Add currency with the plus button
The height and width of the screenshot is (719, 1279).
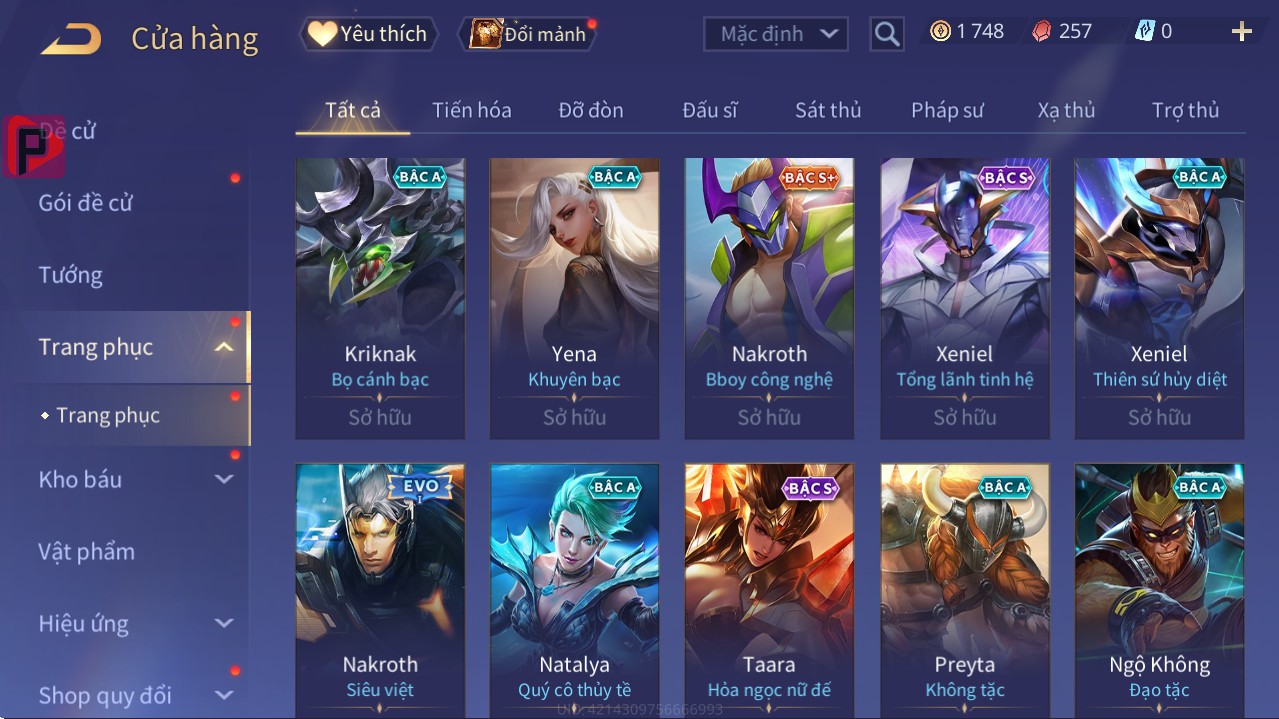pyautogui.click(x=1241, y=32)
